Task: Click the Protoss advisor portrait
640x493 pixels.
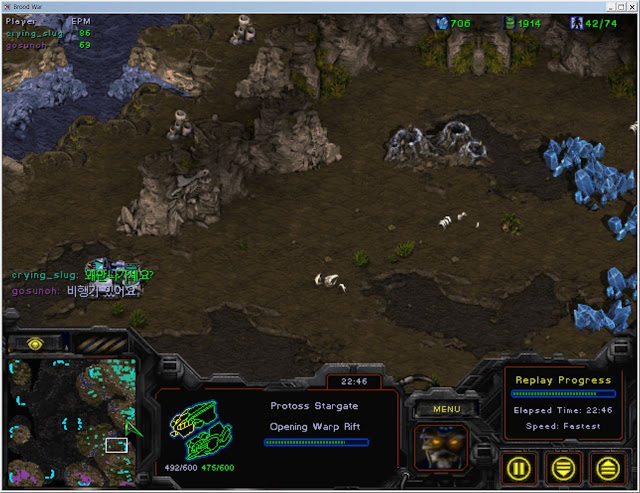Action: (441, 446)
